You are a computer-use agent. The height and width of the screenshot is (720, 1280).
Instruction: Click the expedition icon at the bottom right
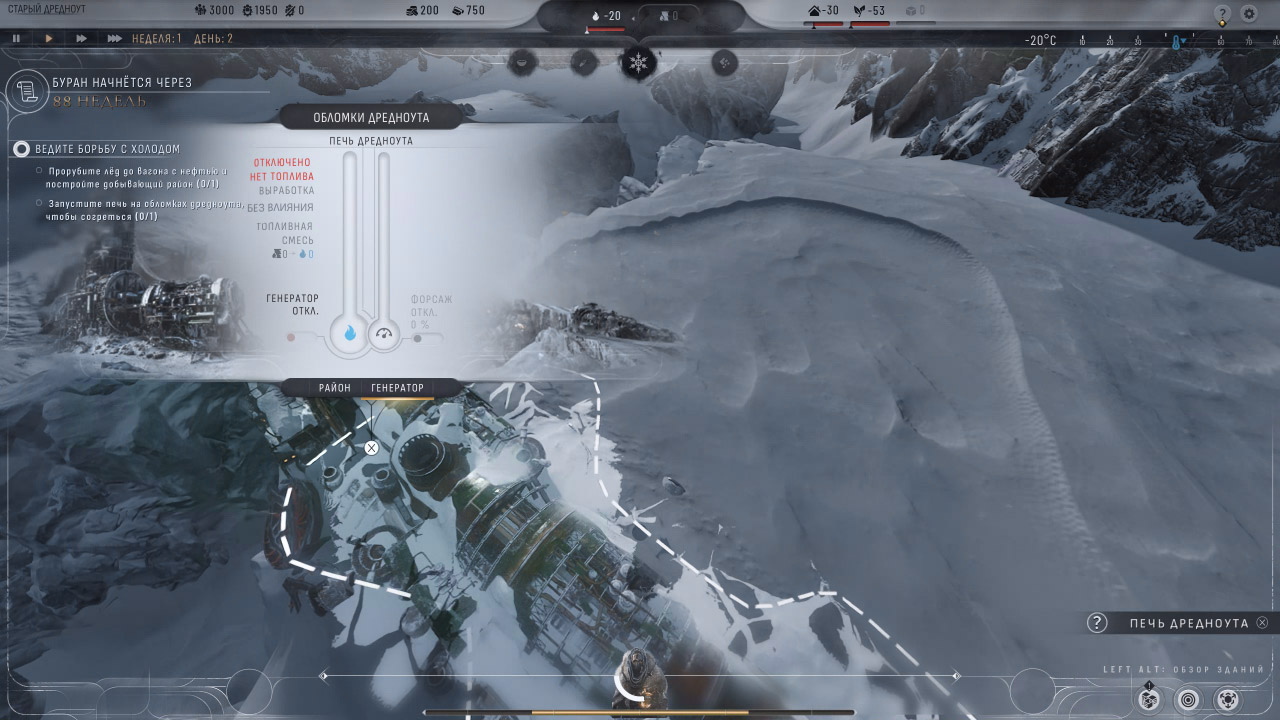coord(1228,699)
